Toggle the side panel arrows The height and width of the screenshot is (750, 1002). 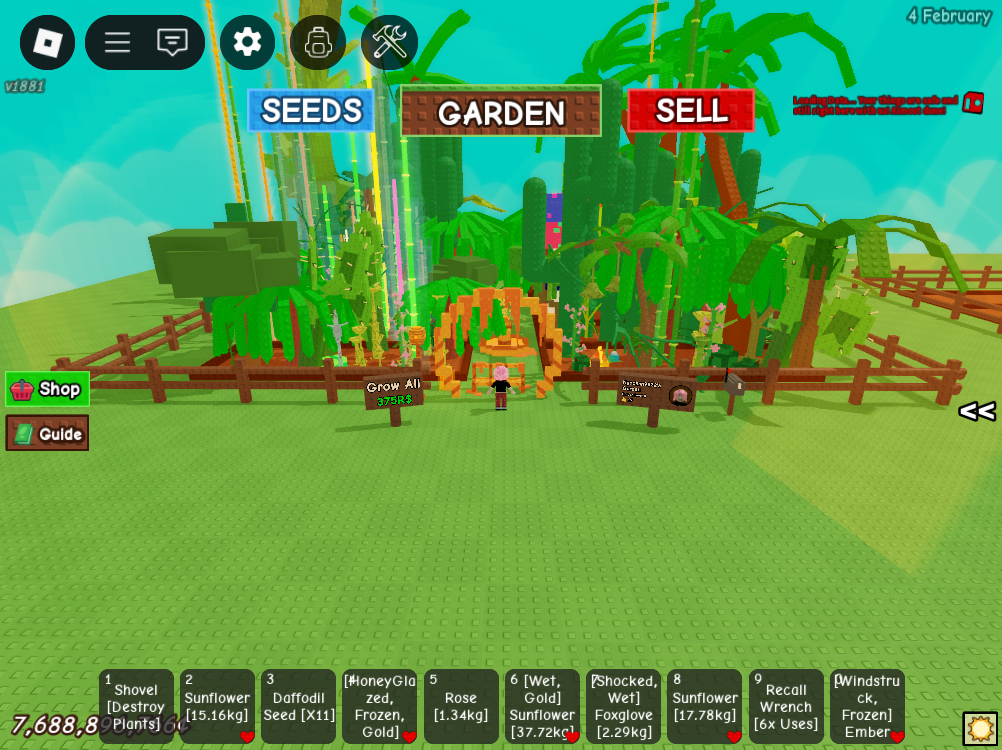tap(977, 411)
